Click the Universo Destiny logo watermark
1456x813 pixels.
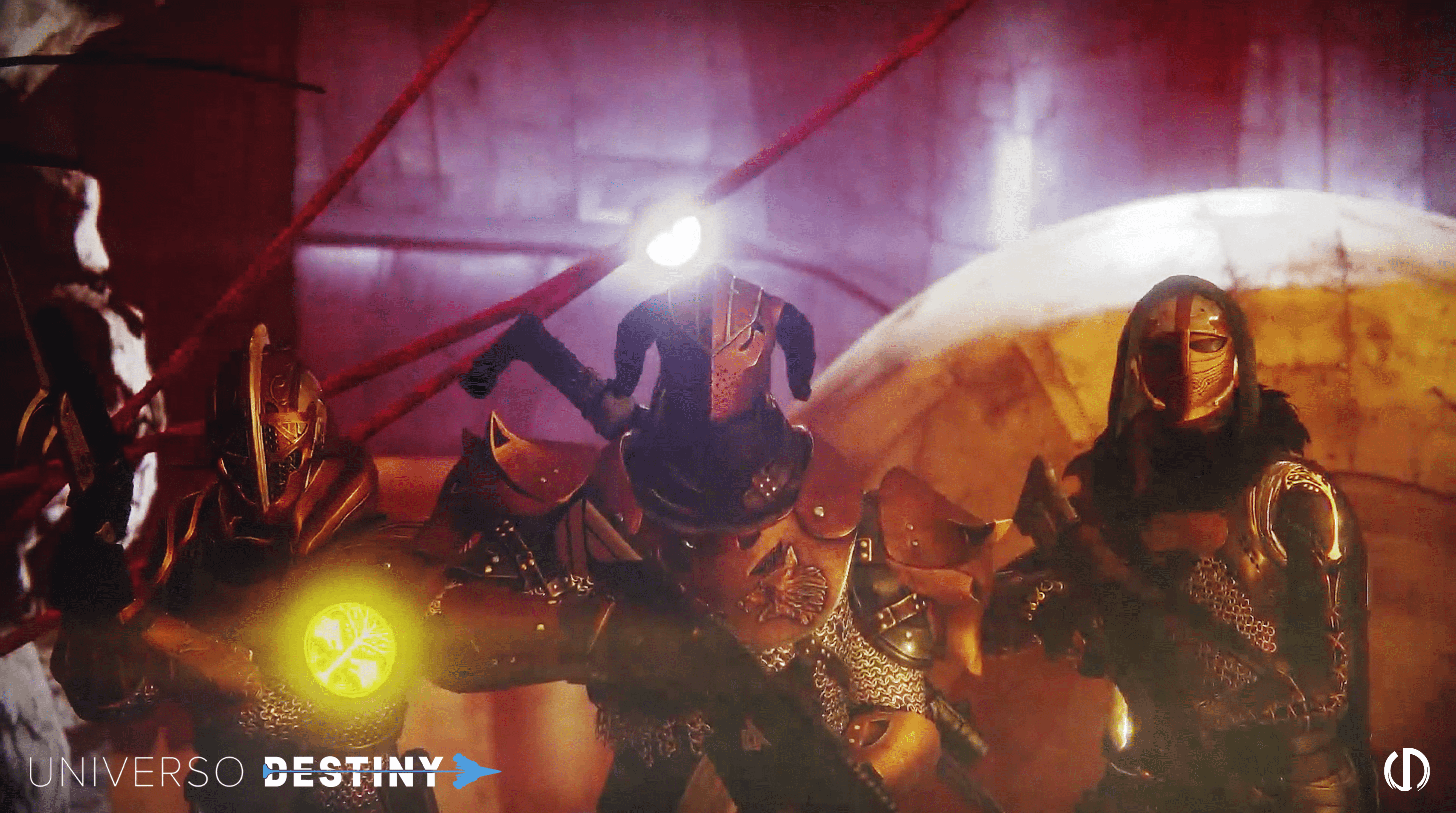[264, 771]
